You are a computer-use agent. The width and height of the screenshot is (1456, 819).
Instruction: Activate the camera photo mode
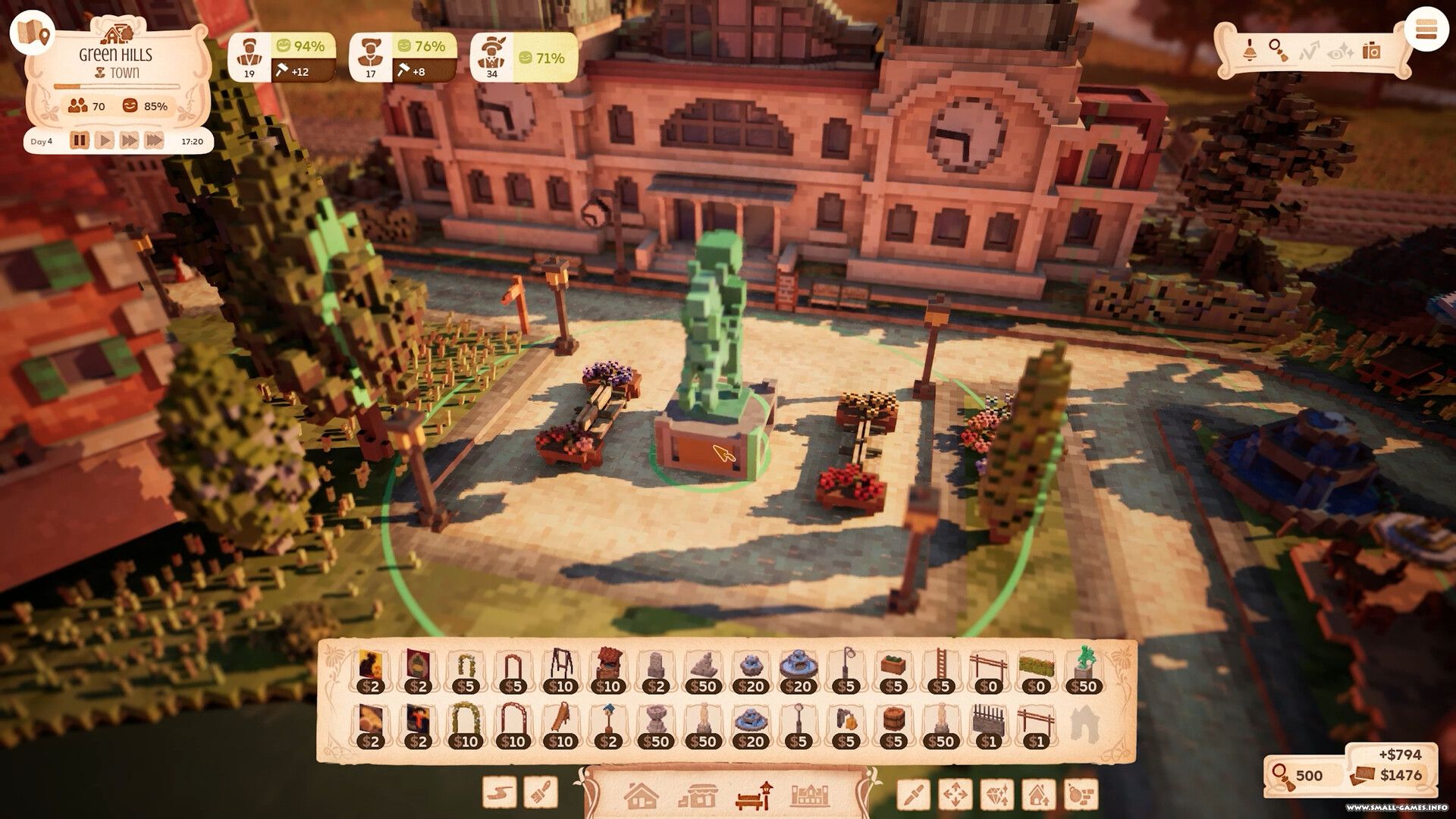pyautogui.click(x=1371, y=51)
